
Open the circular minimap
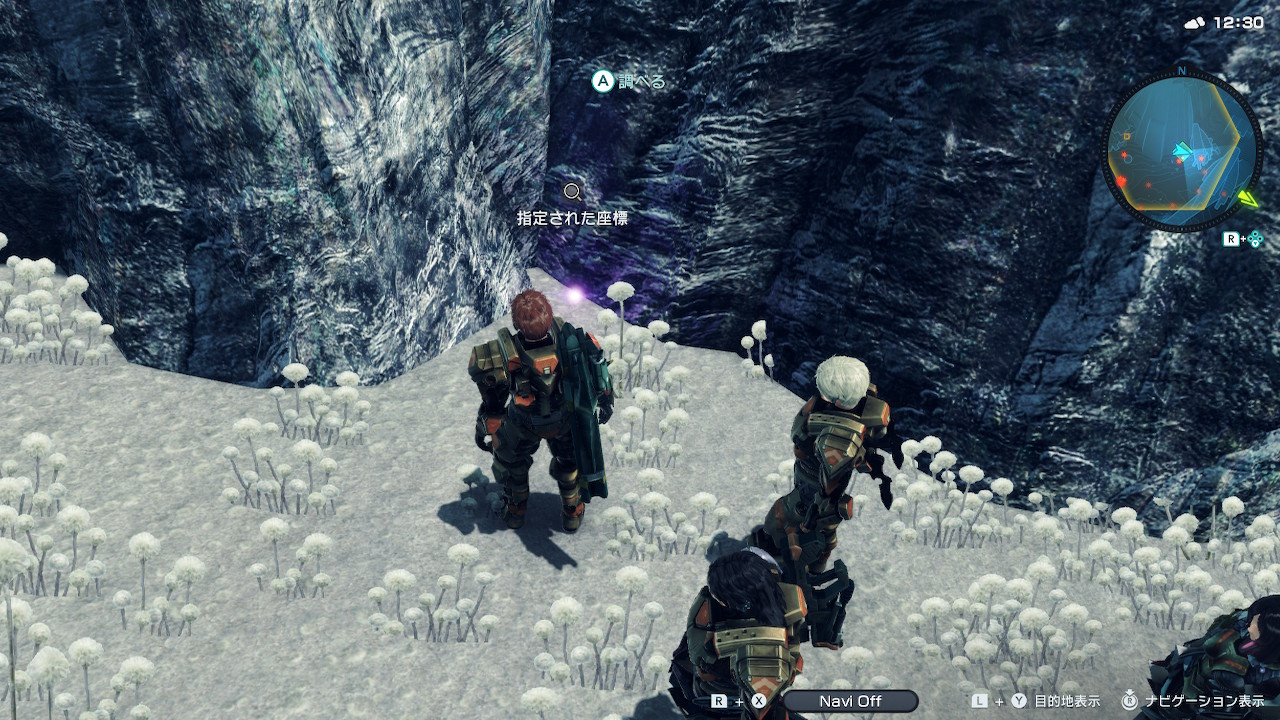point(1181,150)
